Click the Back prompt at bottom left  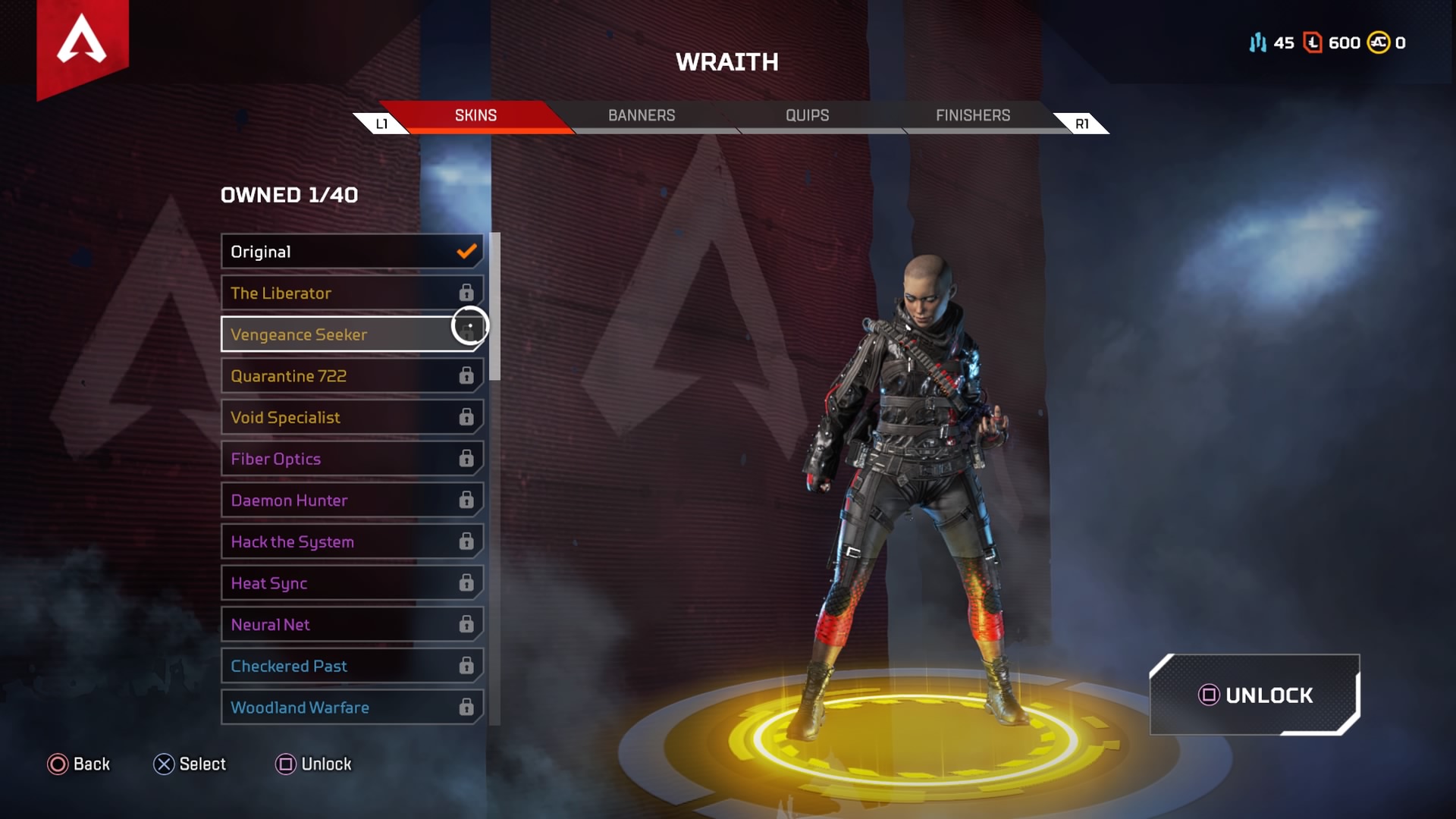coord(80,764)
